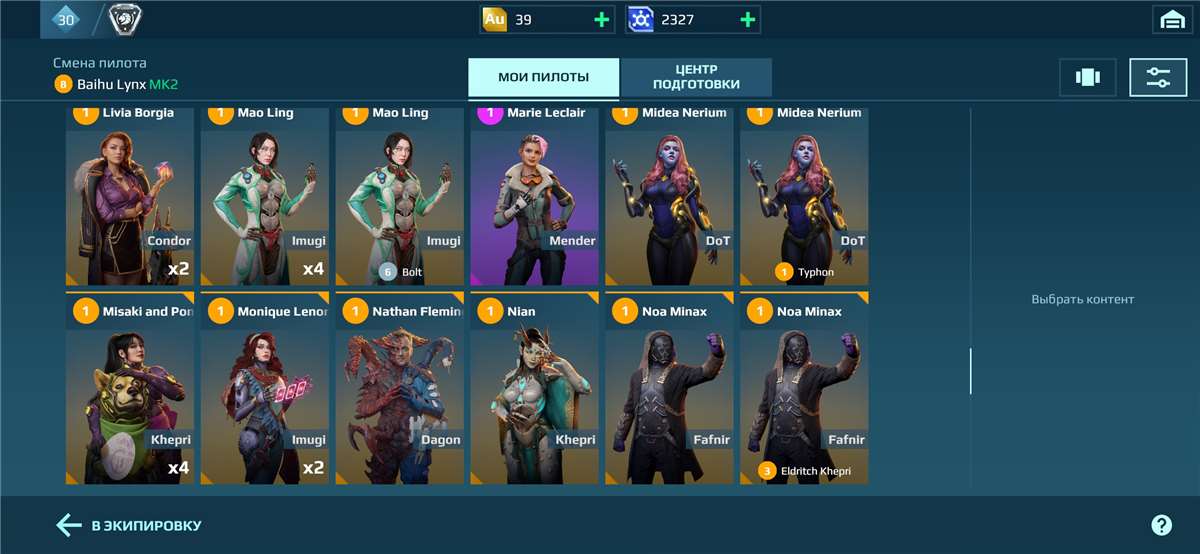This screenshot has width=1200, height=554.
Task: Pick the Nathan Fleming Dagon pilot
Action: [x=400, y=395]
